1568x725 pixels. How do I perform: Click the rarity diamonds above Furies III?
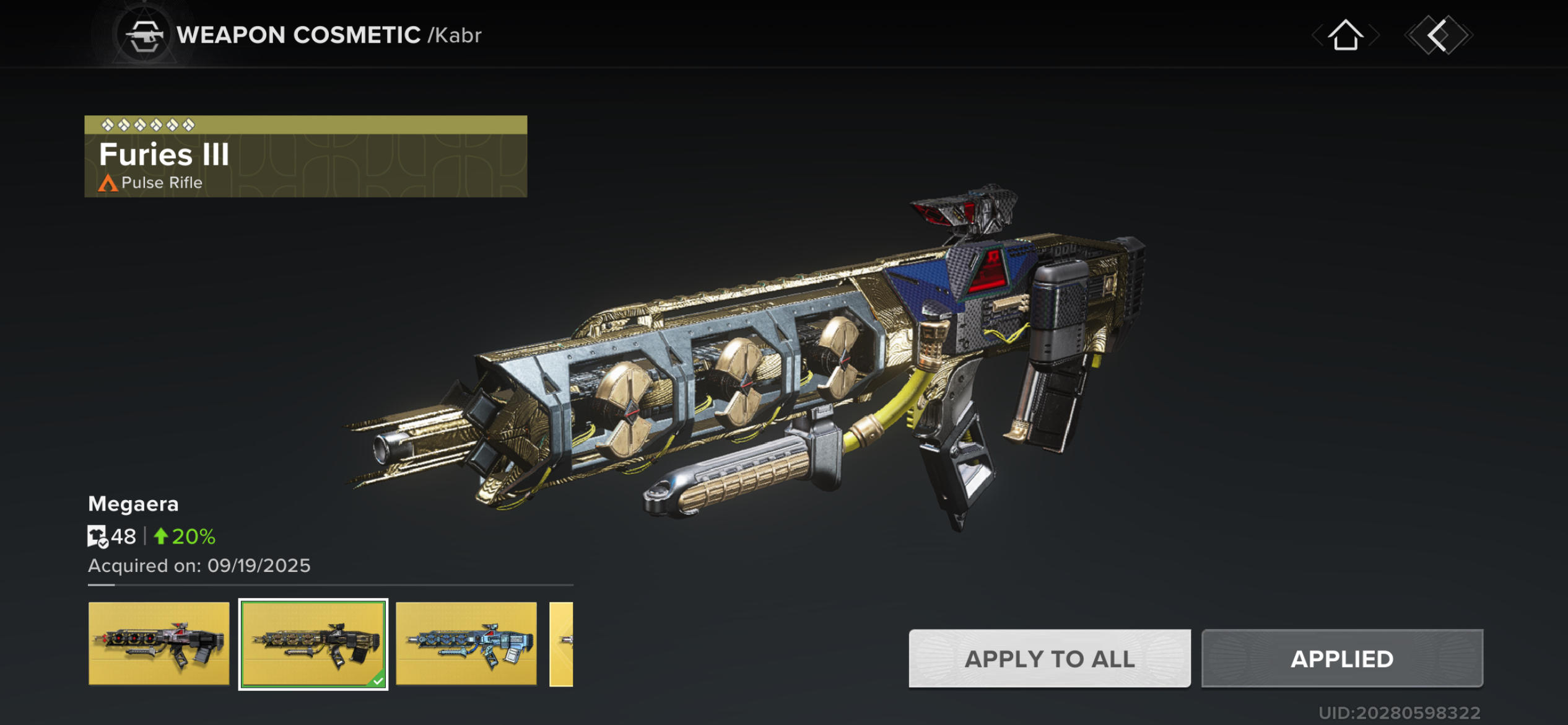147,124
